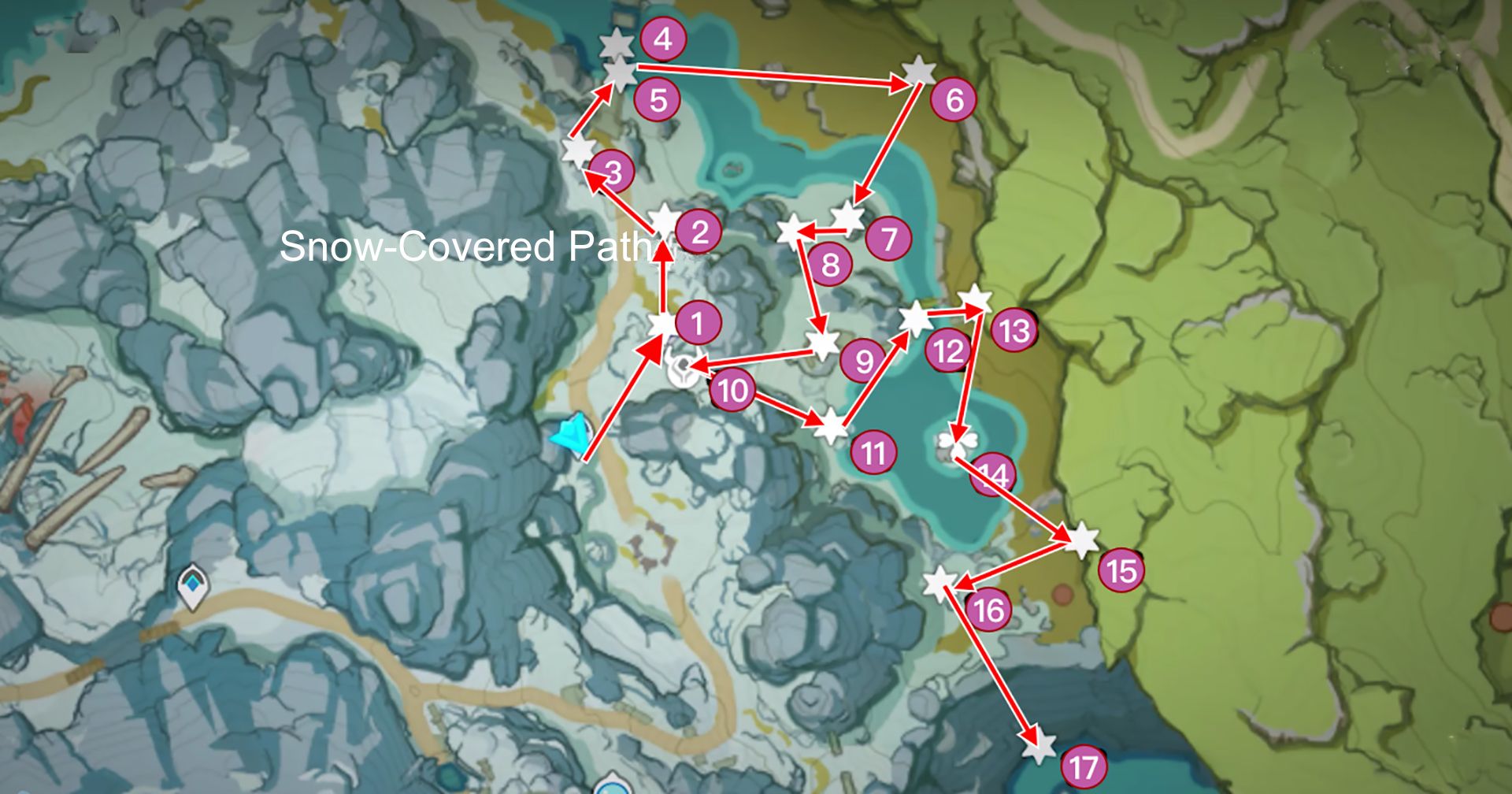Viewport: 1512px width, 794px height.
Task: Click route marker number 9
Action: pyautogui.click(x=864, y=361)
